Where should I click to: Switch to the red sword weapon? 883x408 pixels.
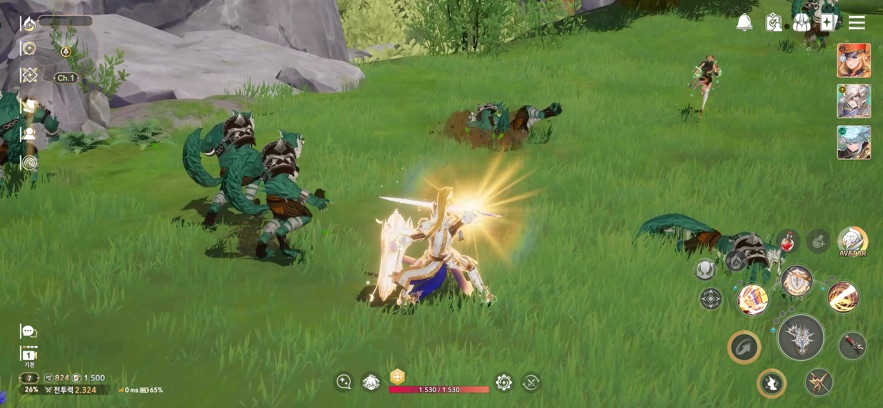[x=852, y=345]
